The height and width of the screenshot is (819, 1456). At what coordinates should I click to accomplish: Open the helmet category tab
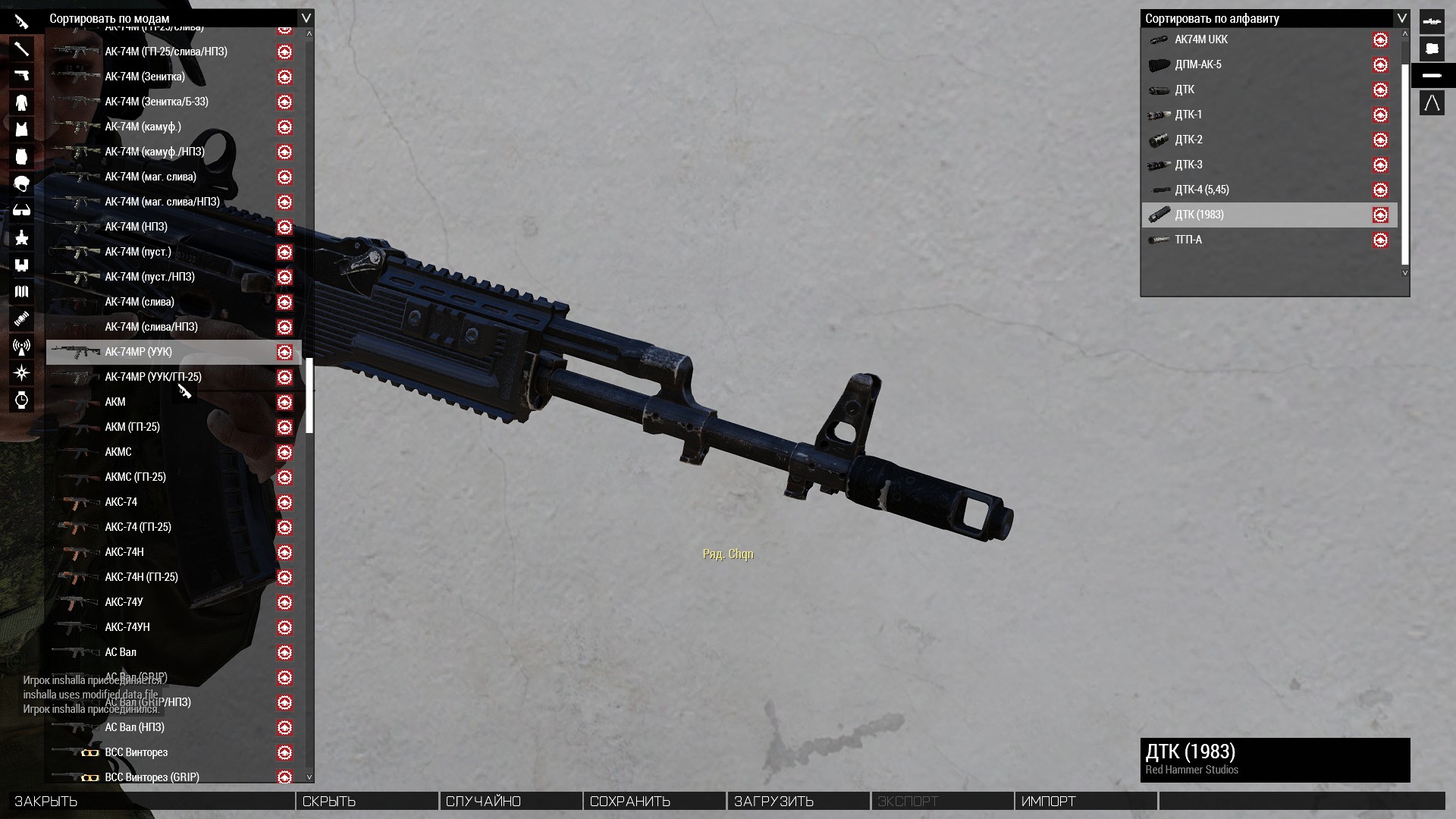(21, 184)
